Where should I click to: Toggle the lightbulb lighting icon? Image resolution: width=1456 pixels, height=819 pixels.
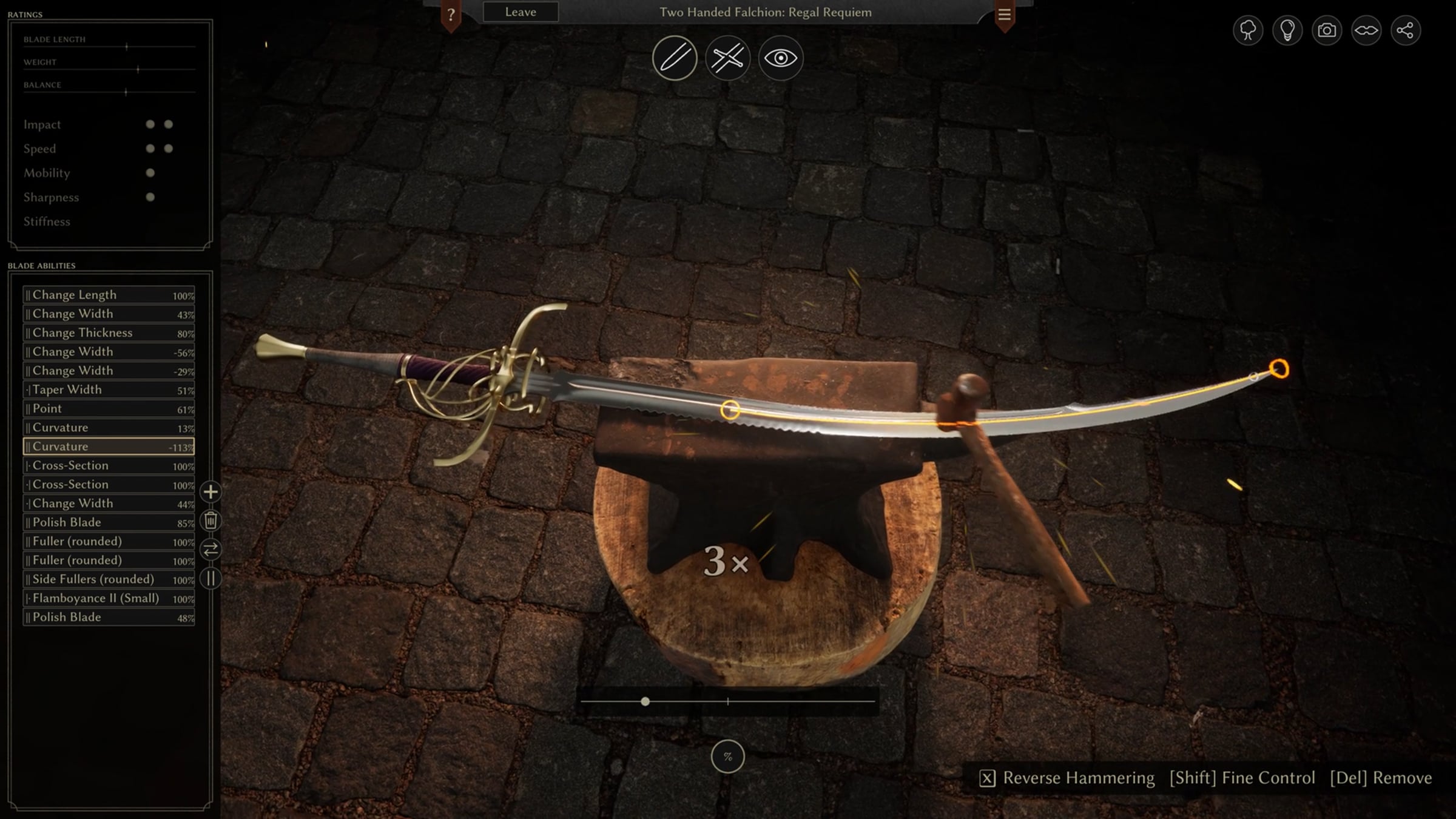coord(1287,30)
